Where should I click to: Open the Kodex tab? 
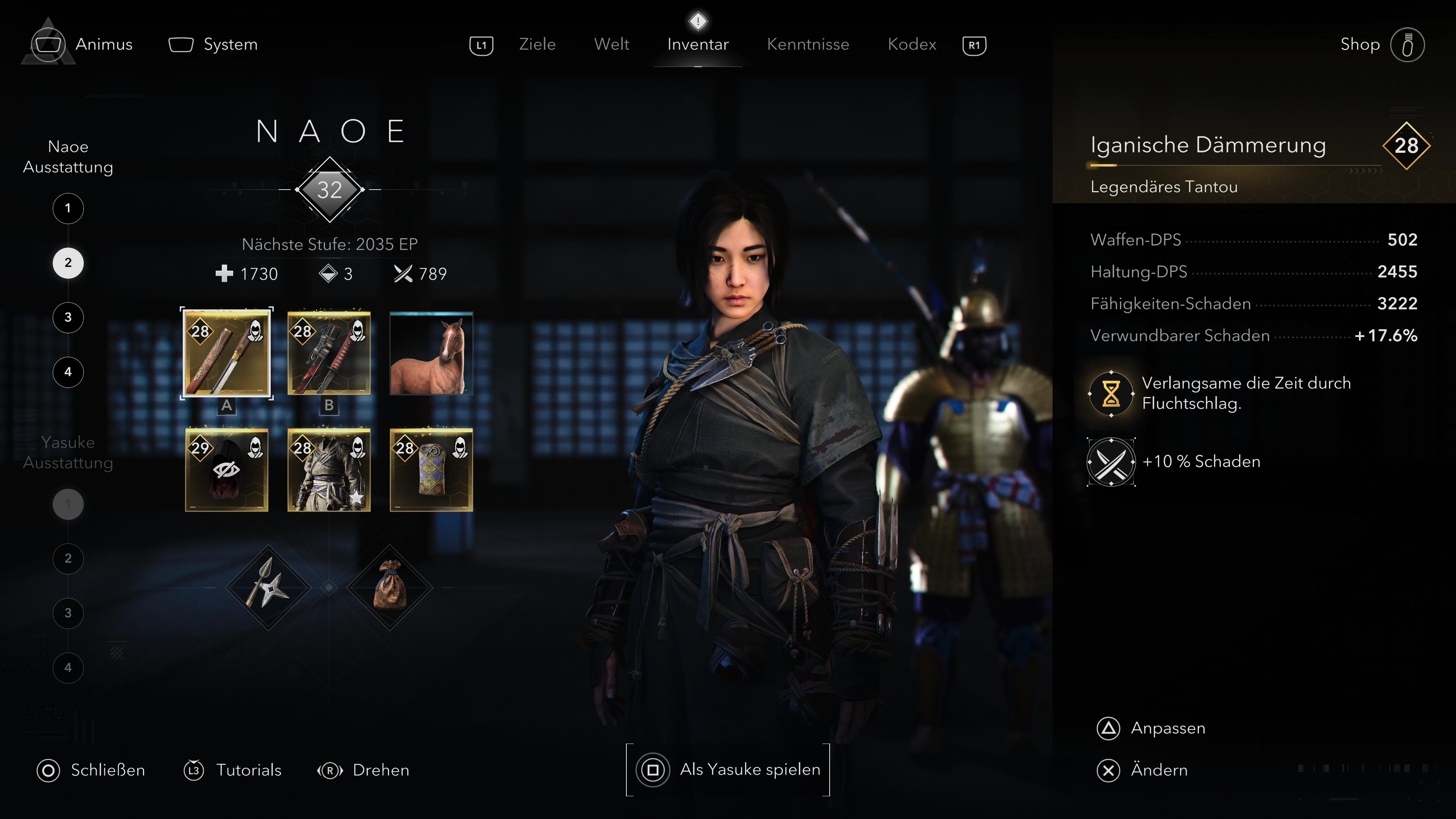tap(912, 44)
